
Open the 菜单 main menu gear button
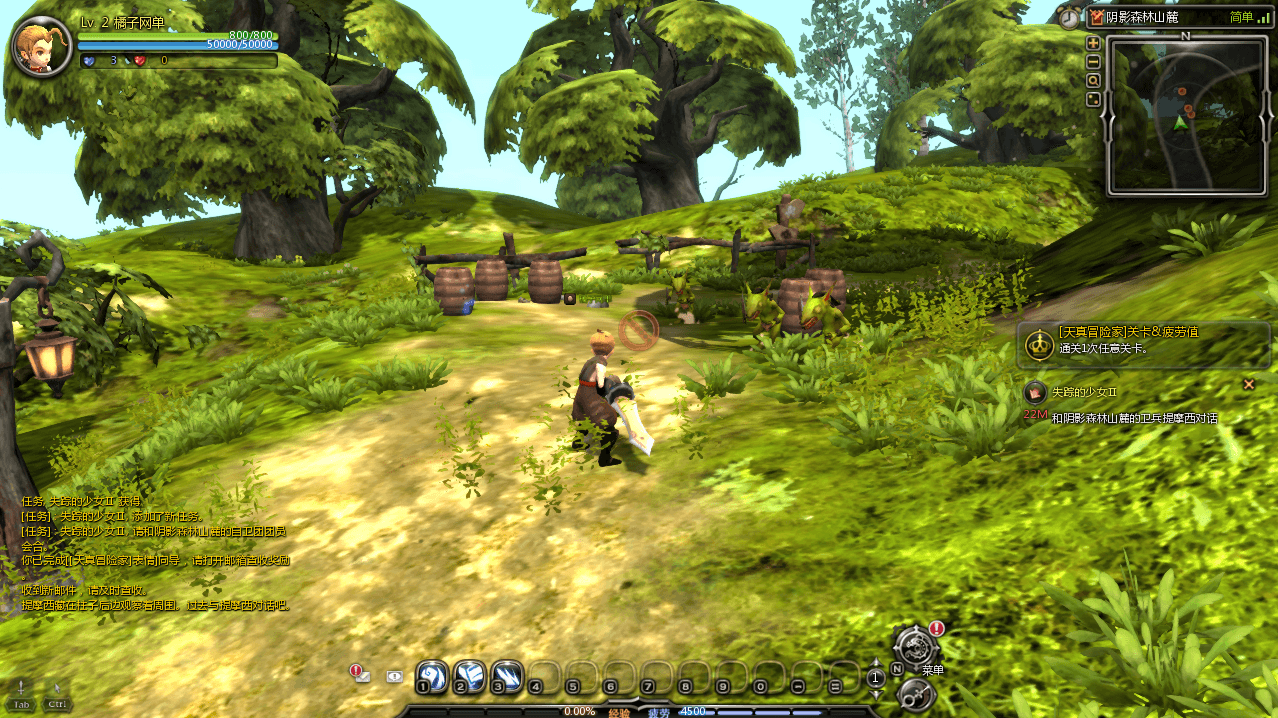coord(914,647)
